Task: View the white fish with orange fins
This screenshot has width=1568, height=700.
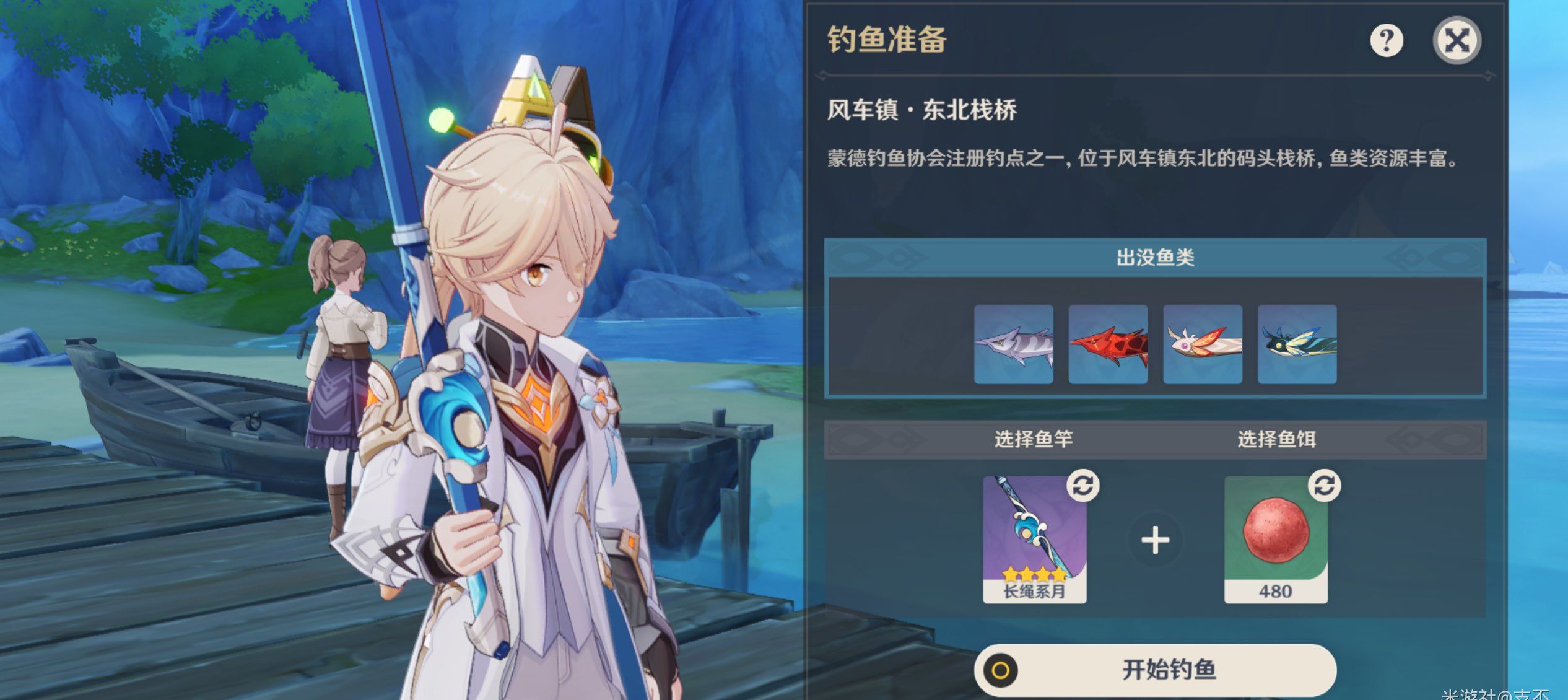Action: click(1203, 344)
